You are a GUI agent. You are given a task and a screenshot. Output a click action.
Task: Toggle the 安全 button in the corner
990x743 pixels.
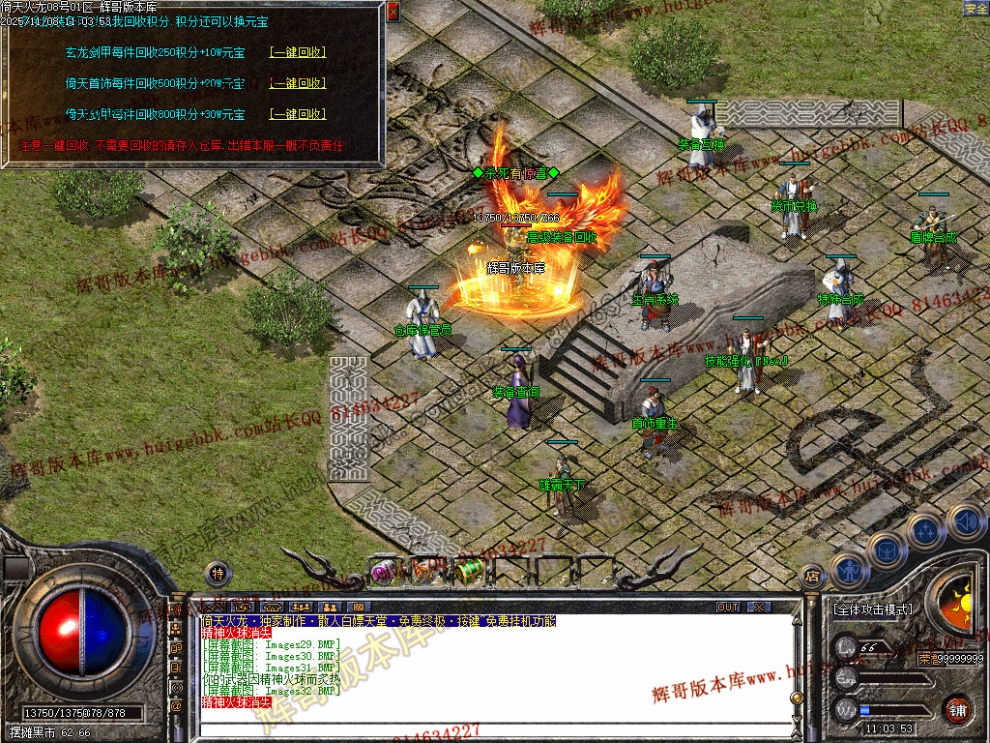976,8
